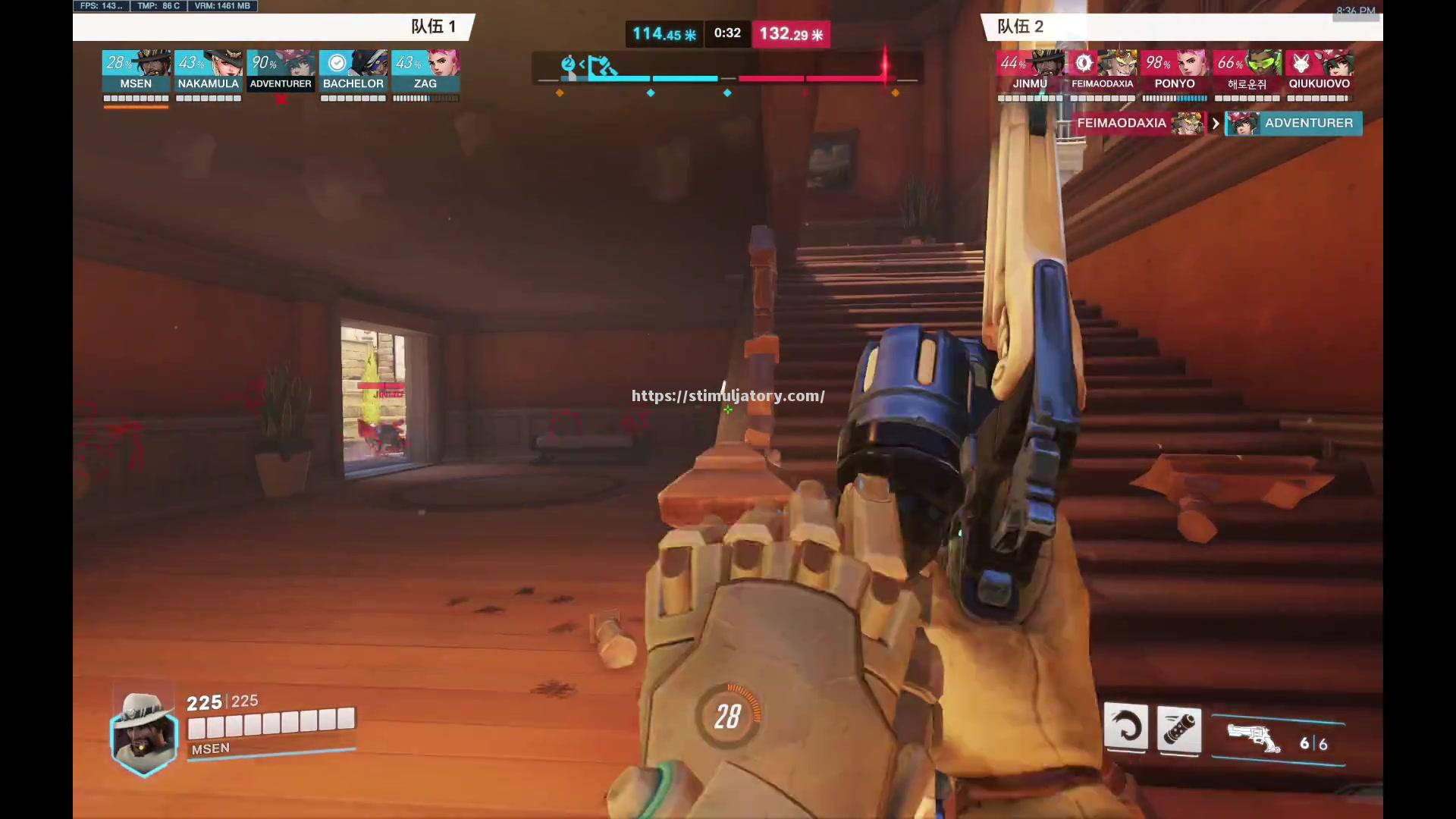This screenshot has width=1456, height=819.
Task: Select the 해로운쥐 player card
Action: 1247,71
